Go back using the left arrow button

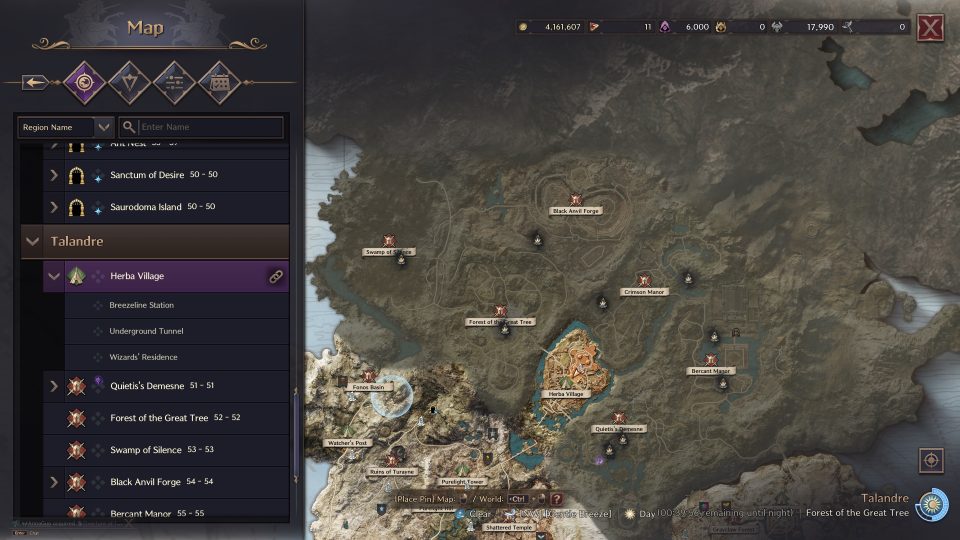pos(34,82)
